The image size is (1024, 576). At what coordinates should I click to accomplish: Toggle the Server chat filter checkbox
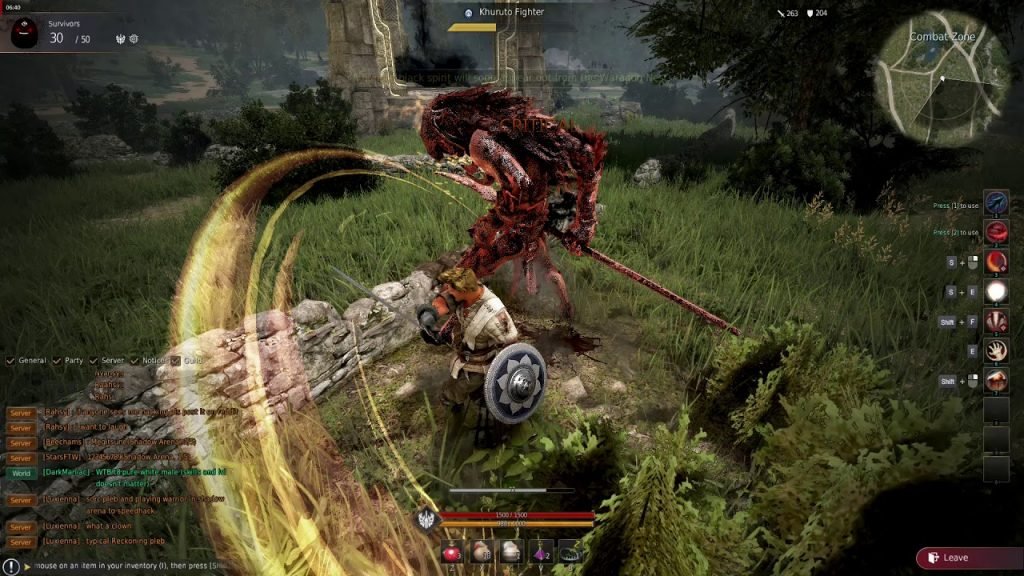[x=93, y=360]
